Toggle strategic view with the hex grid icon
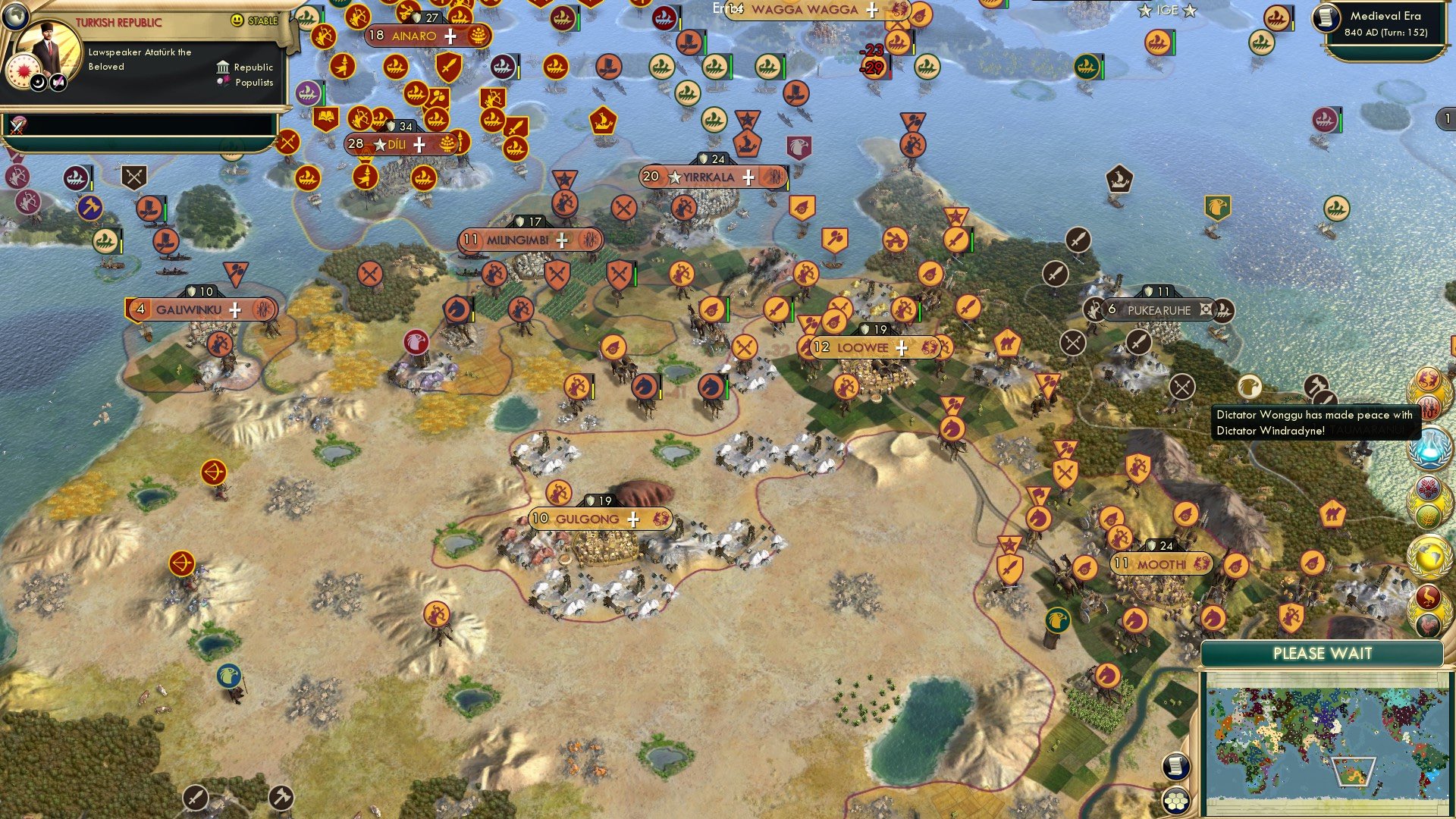1456x819 pixels. coord(1175,802)
